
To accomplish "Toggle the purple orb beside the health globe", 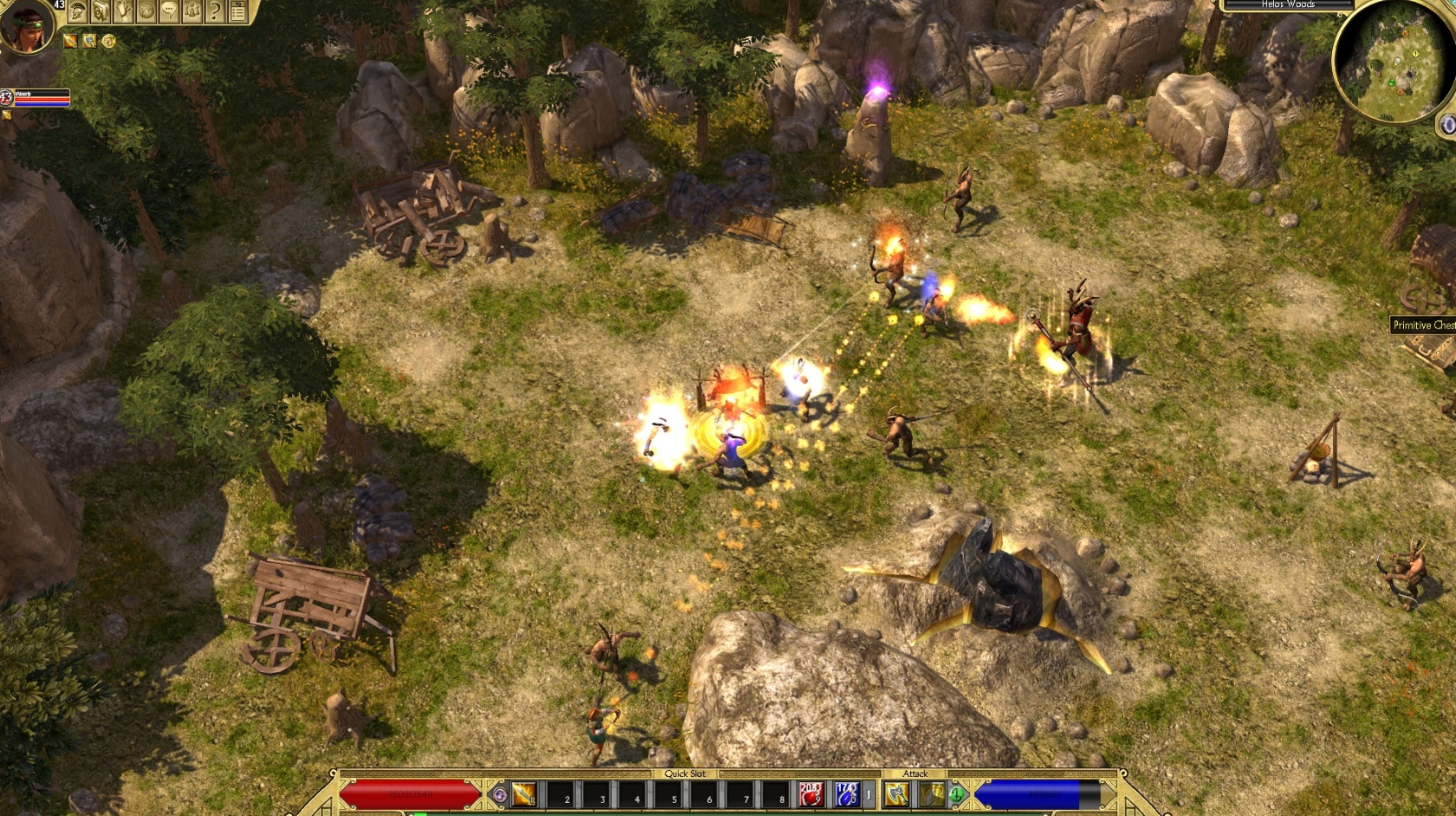I will pos(500,794).
